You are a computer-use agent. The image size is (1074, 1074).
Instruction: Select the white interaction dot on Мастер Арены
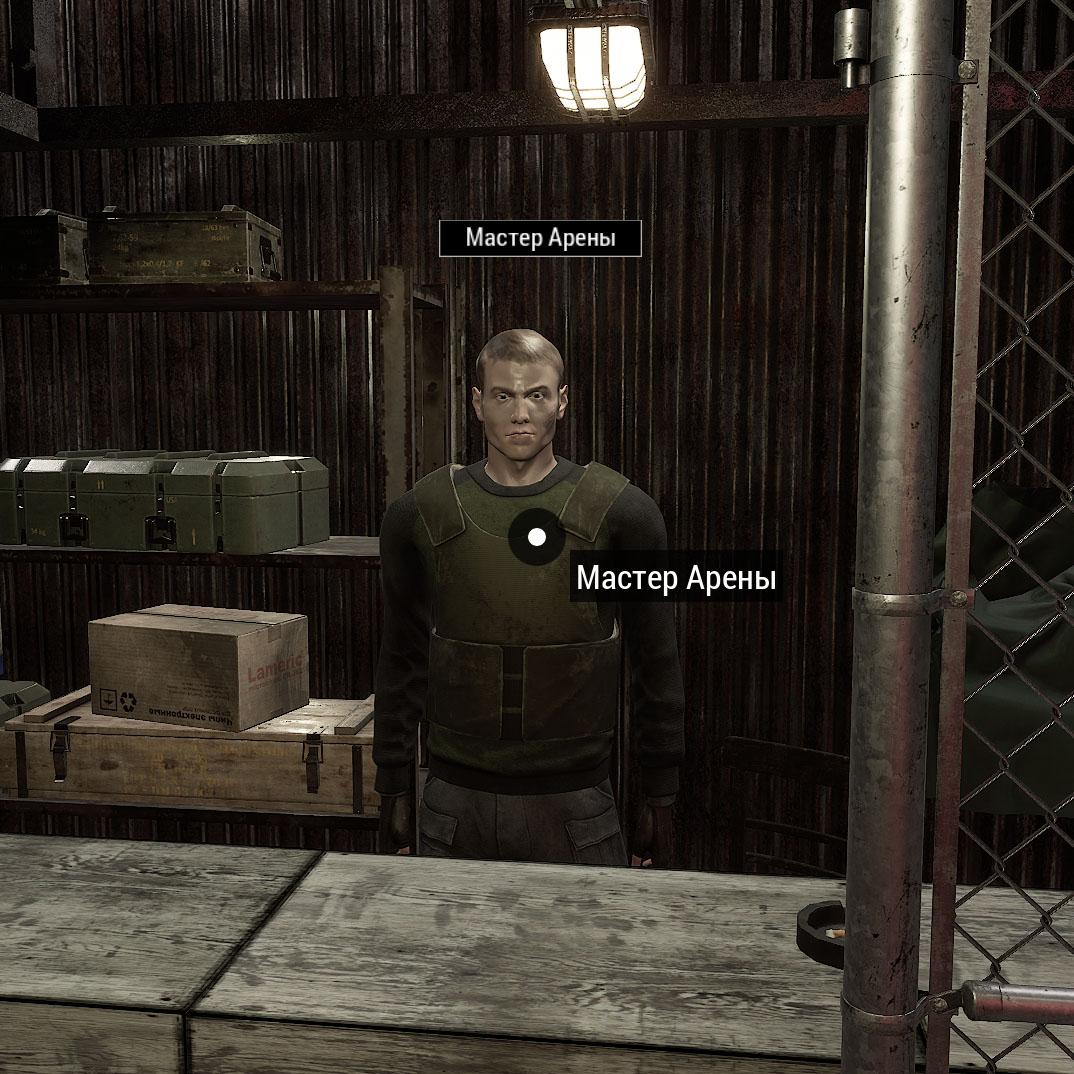[537, 537]
